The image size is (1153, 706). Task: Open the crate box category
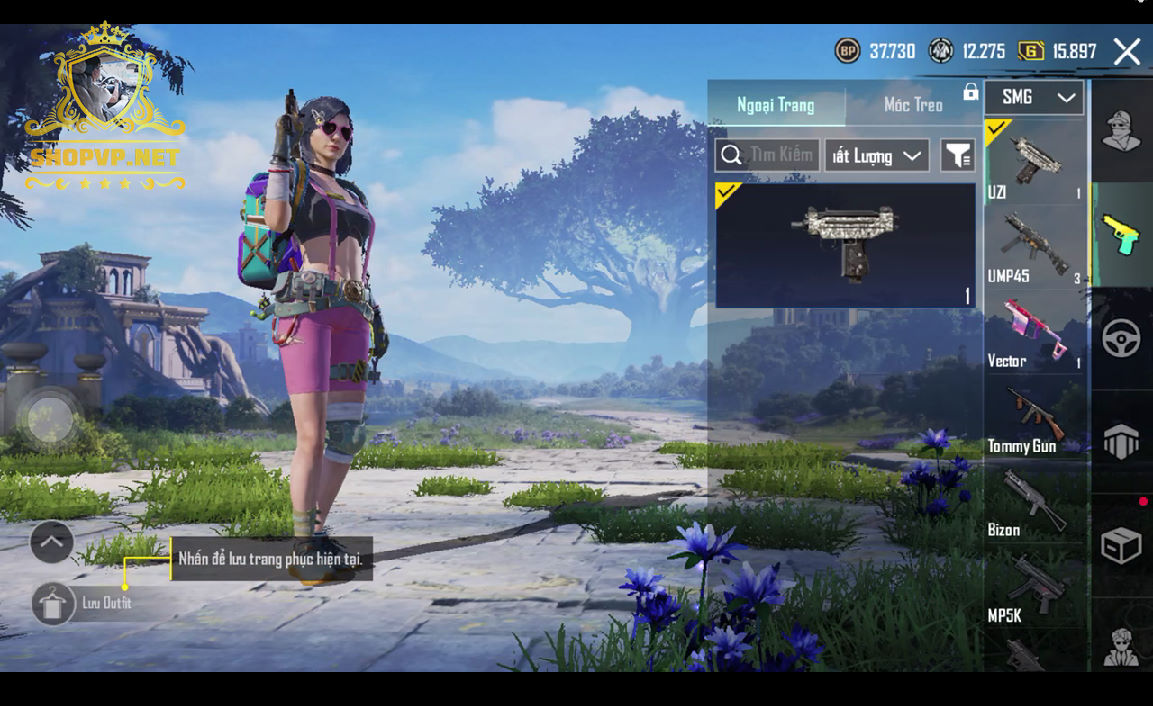pos(1121,546)
